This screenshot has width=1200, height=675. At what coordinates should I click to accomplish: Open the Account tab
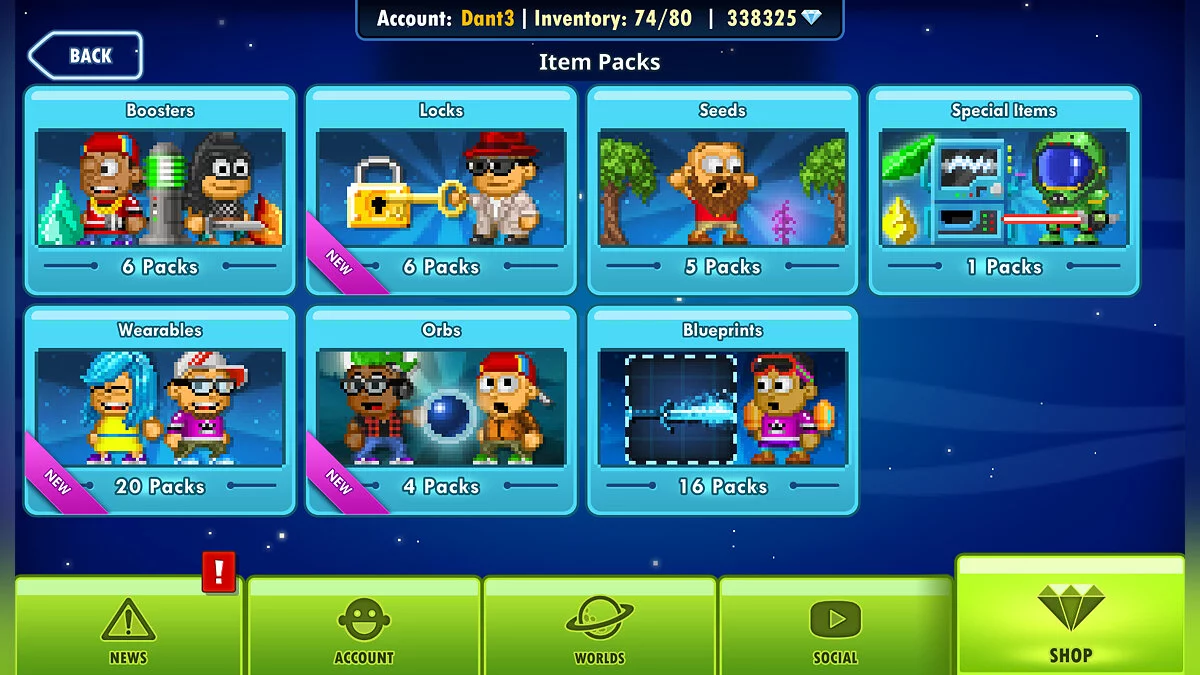[x=364, y=628]
